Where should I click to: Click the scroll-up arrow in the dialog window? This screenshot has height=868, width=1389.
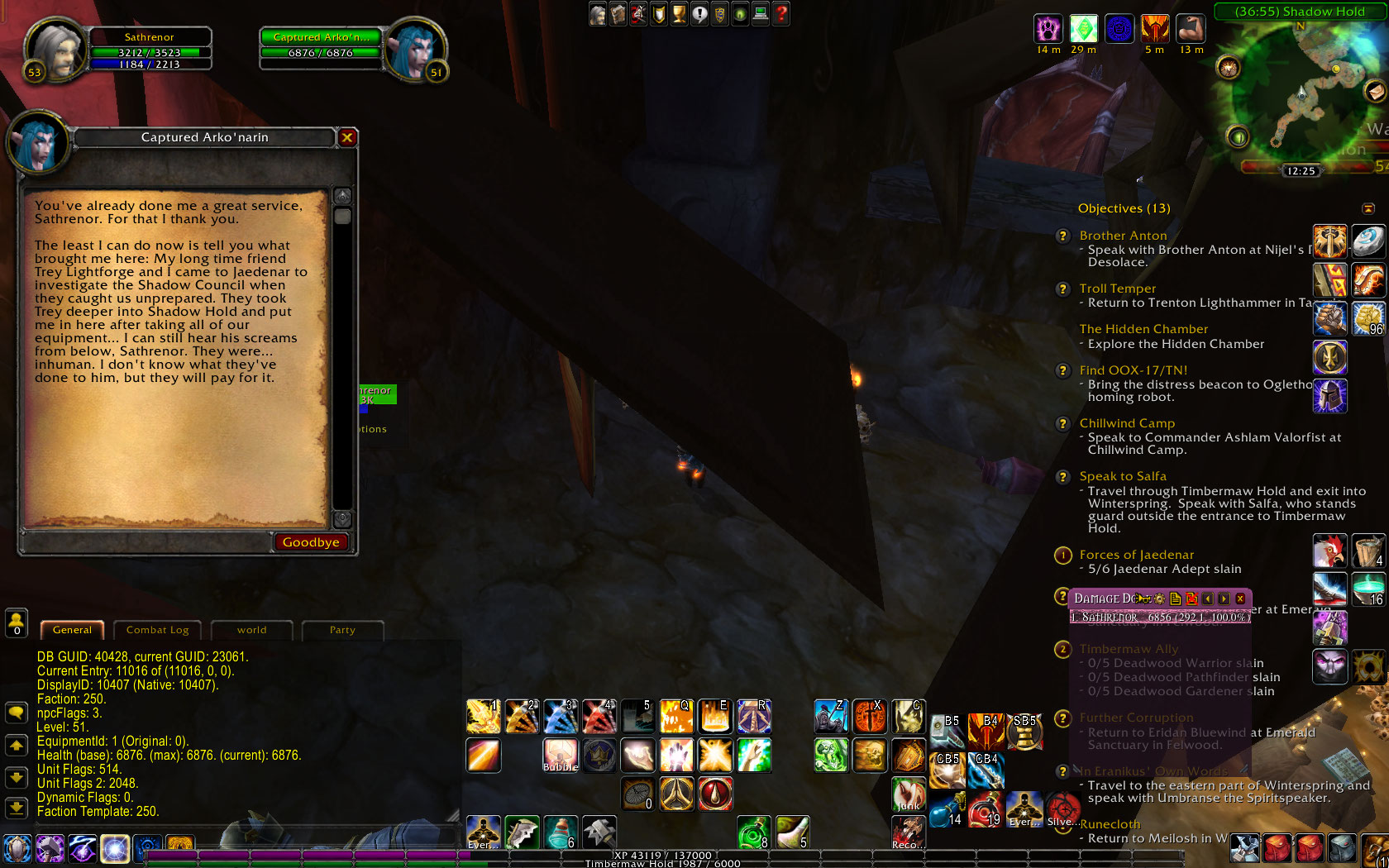pyautogui.click(x=341, y=195)
